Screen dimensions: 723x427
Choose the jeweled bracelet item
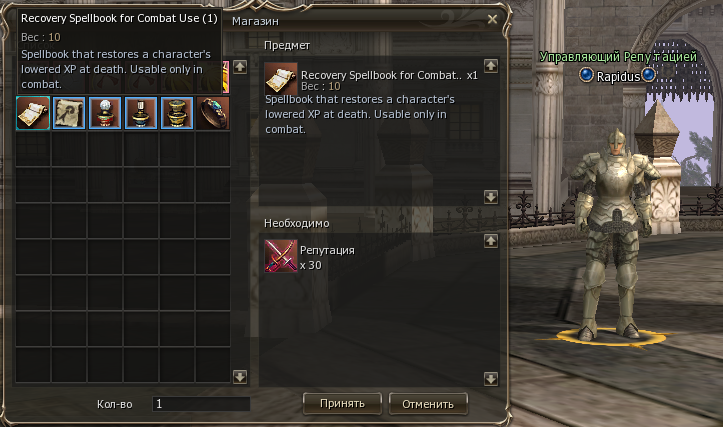tap(213, 113)
